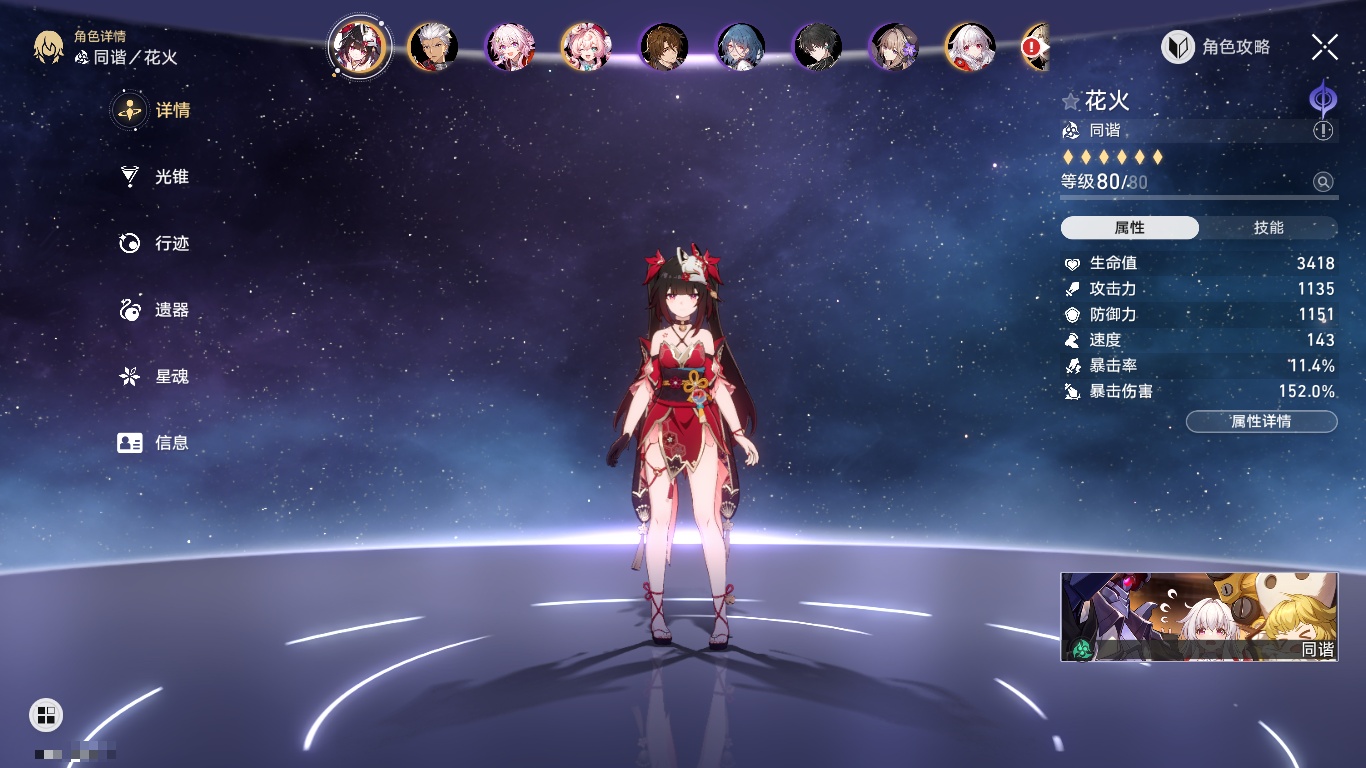Open the four-square grid menu button
The height and width of the screenshot is (768, 1366).
pyautogui.click(x=46, y=714)
